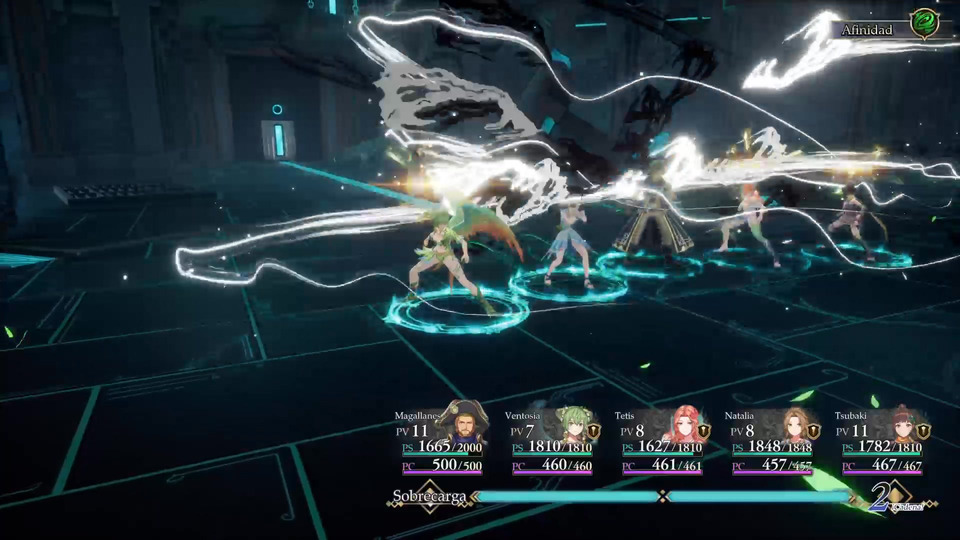
Task: Pick Tetis's red-haired portrait
Action: (x=683, y=425)
